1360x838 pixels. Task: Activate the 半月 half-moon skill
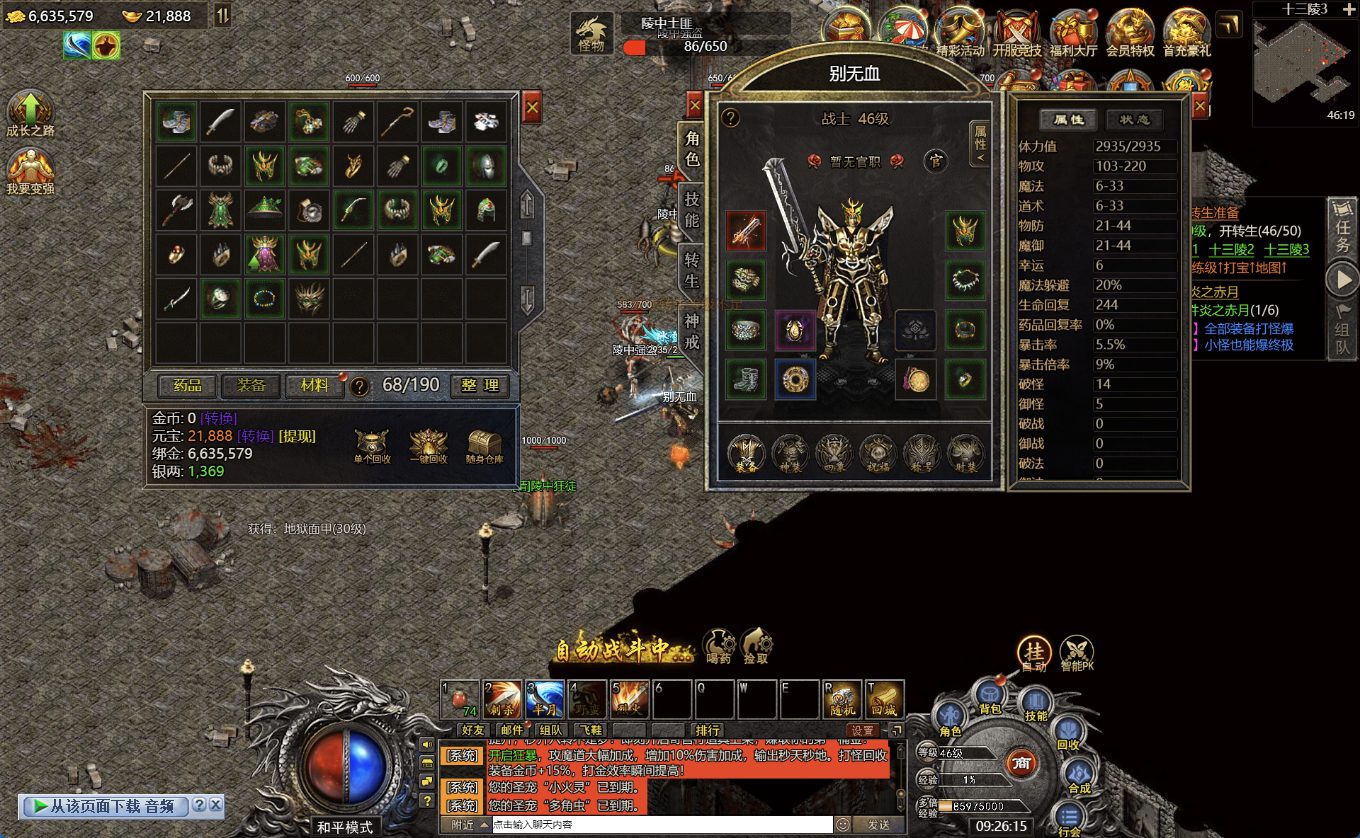click(545, 699)
